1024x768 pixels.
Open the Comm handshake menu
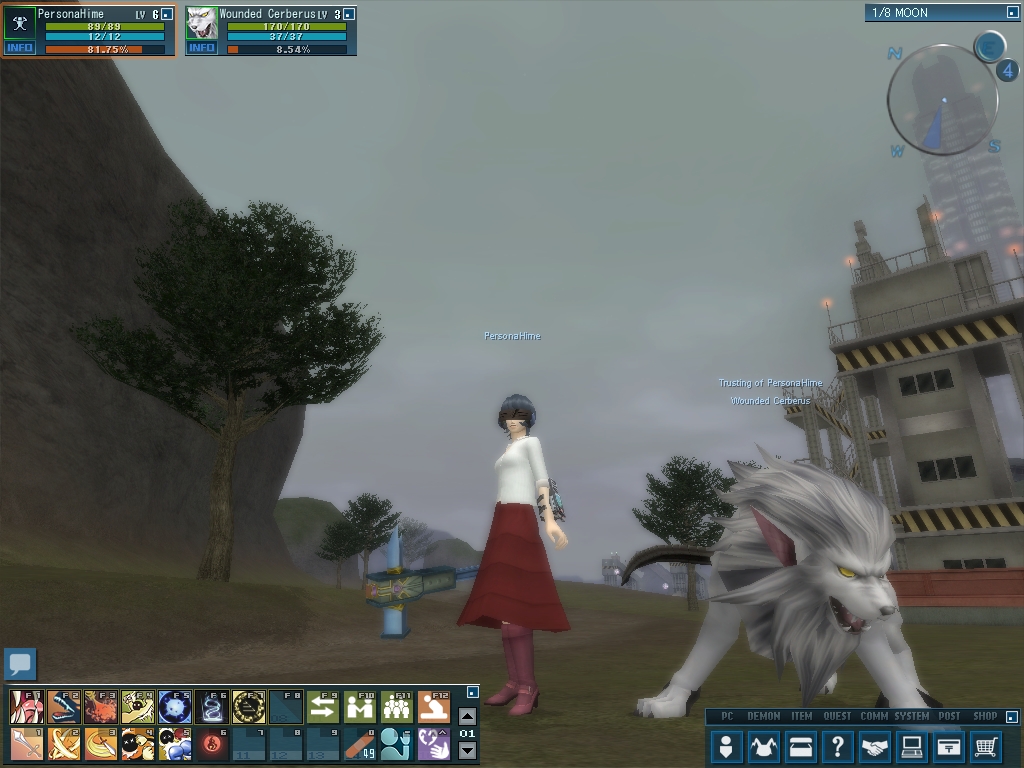[875, 746]
